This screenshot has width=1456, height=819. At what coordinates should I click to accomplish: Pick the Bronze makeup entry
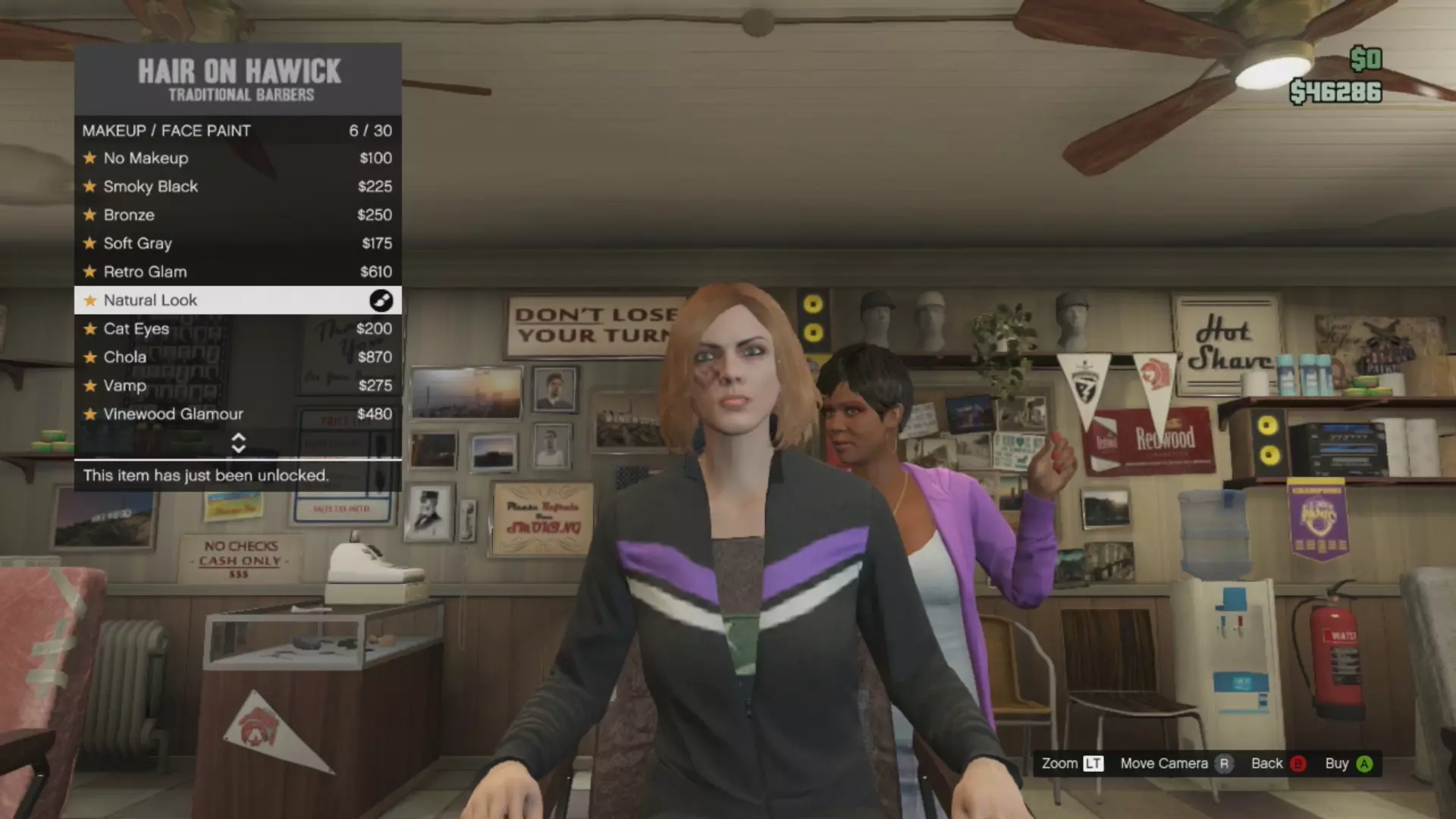(237, 215)
